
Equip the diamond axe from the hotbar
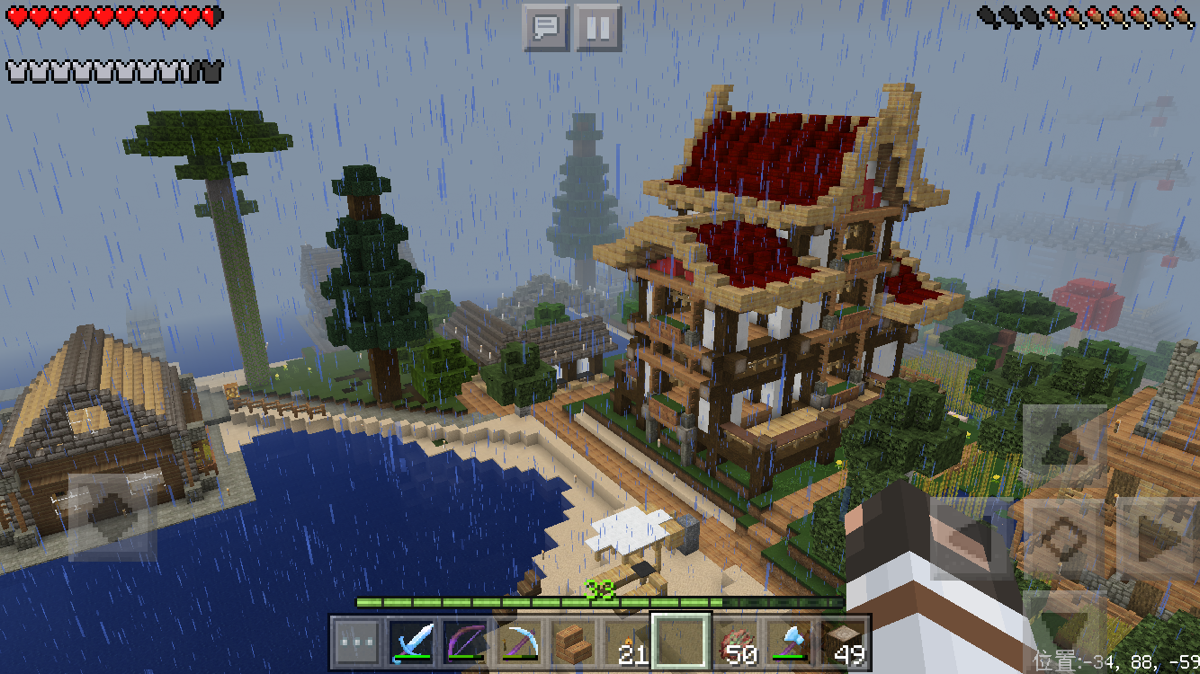pyautogui.click(x=790, y=642)
